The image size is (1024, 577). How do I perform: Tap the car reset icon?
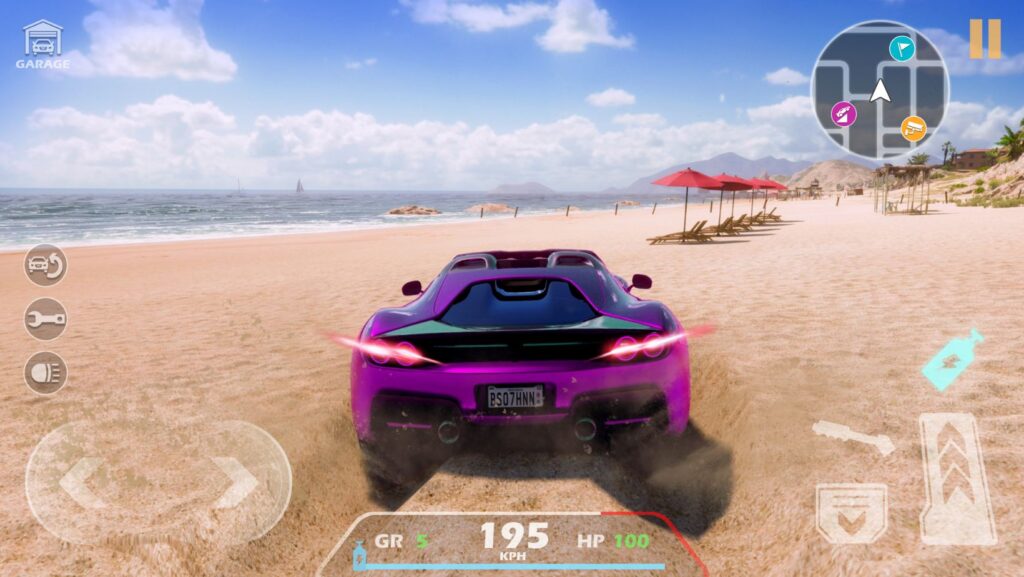[45, 265]
